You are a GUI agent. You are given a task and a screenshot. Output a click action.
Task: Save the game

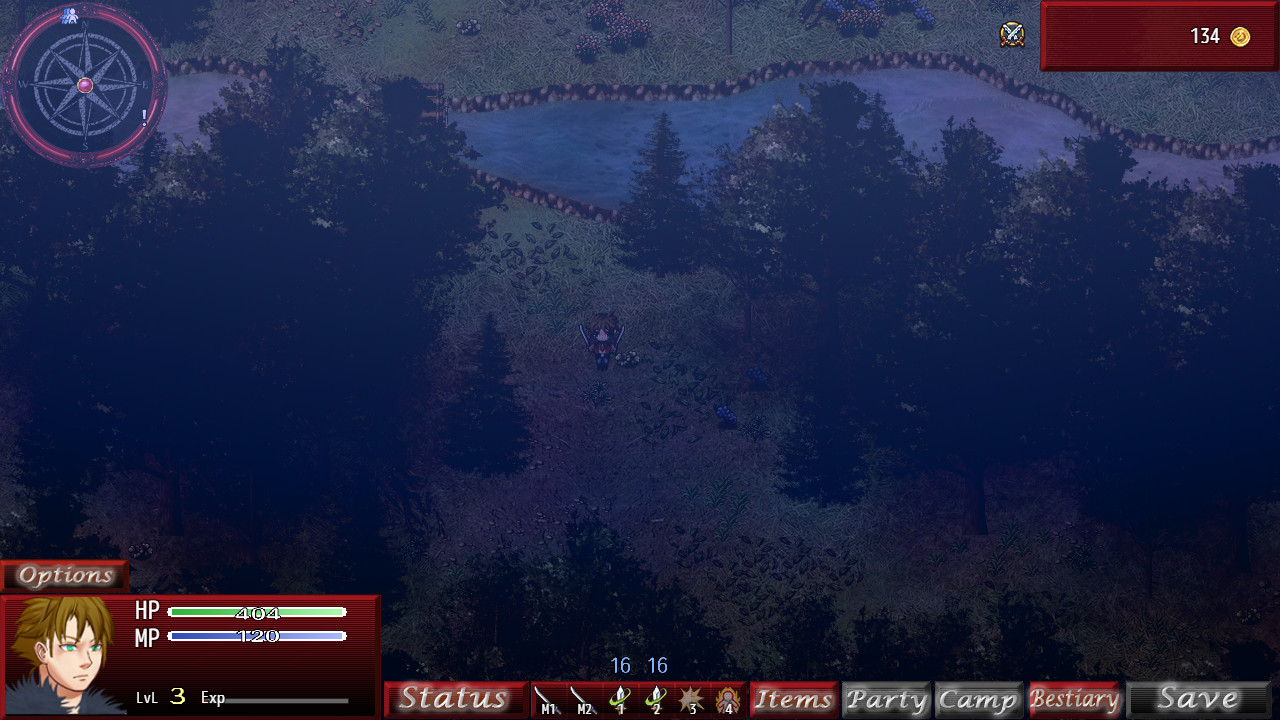click(x=1198, y=698)
